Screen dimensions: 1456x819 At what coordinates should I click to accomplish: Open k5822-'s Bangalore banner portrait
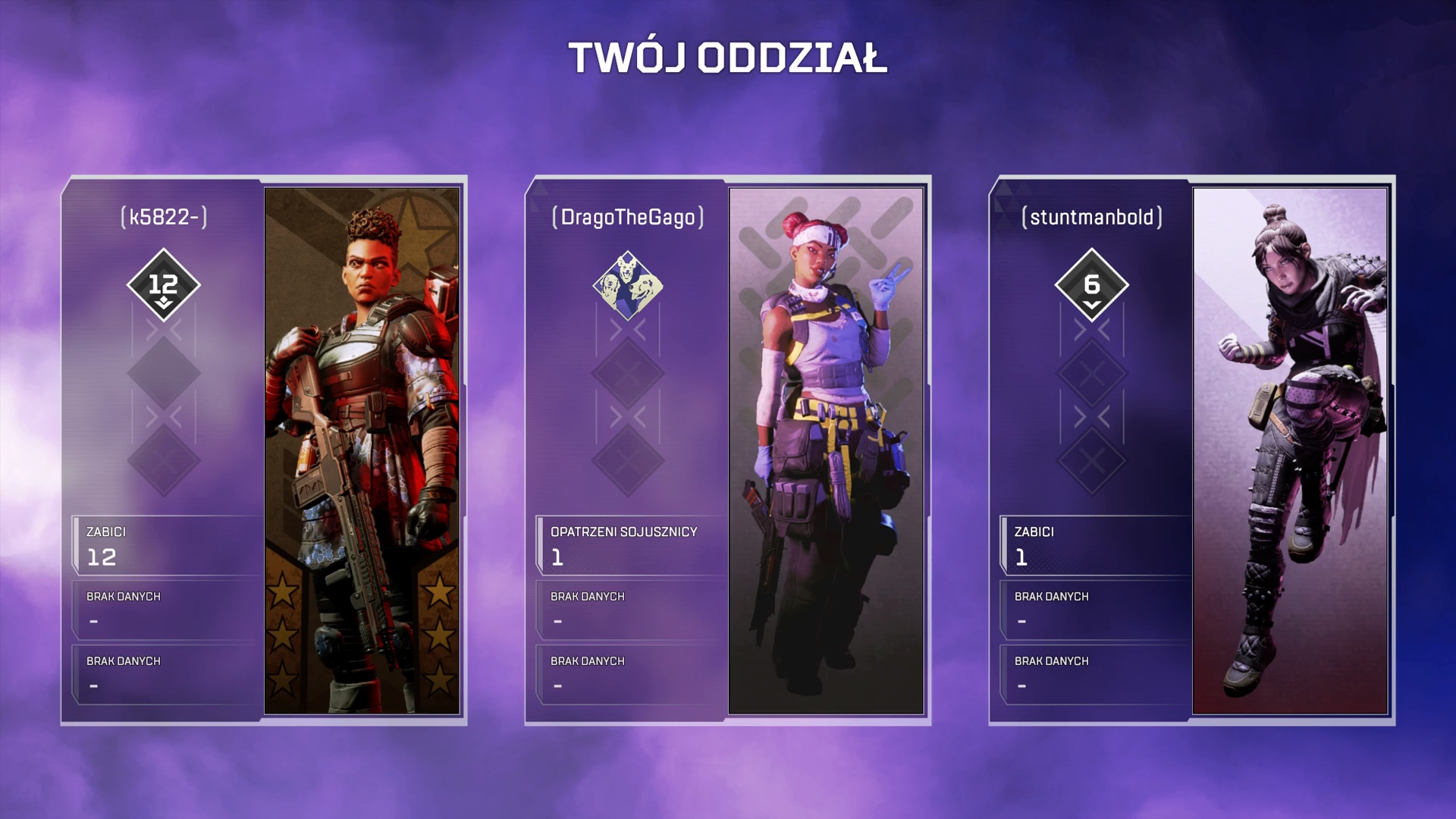pyautogui.click(x=362, y=450)
